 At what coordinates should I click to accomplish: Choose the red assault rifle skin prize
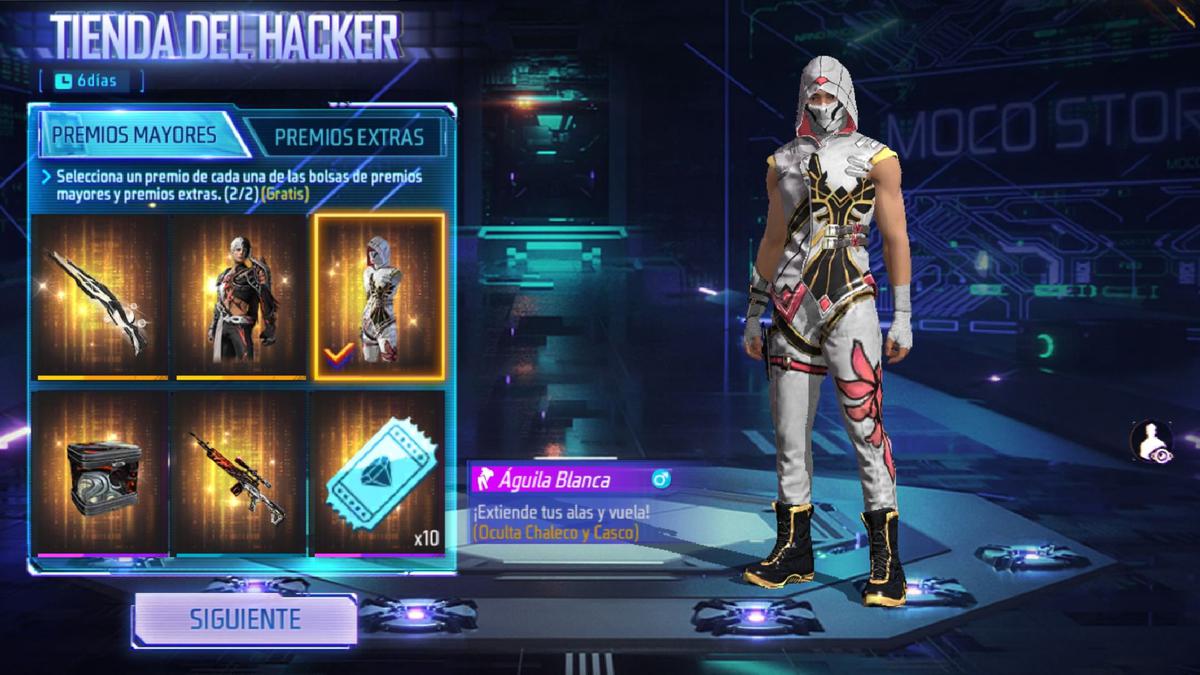pos(240,474)
